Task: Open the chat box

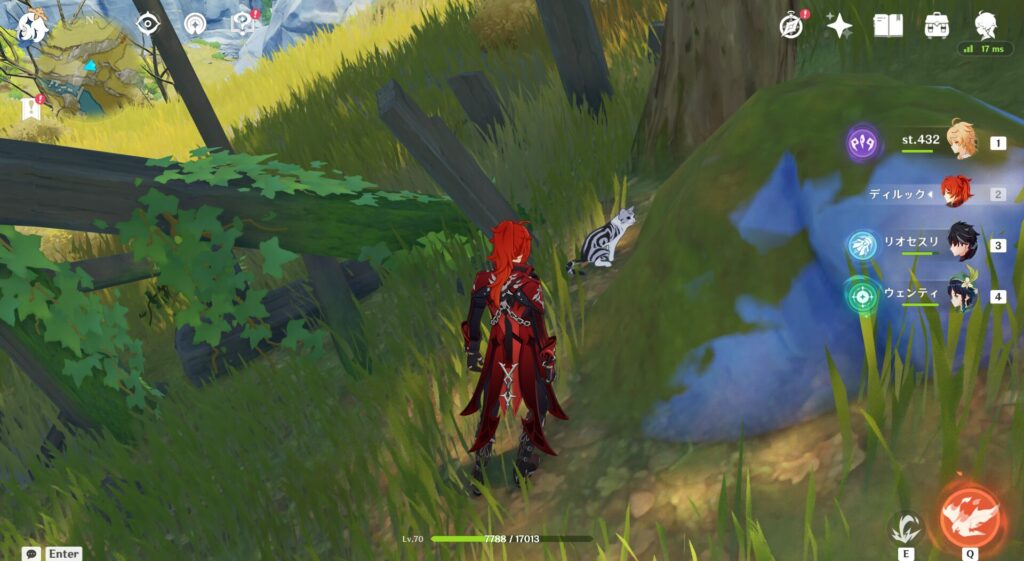Action: 32,553
